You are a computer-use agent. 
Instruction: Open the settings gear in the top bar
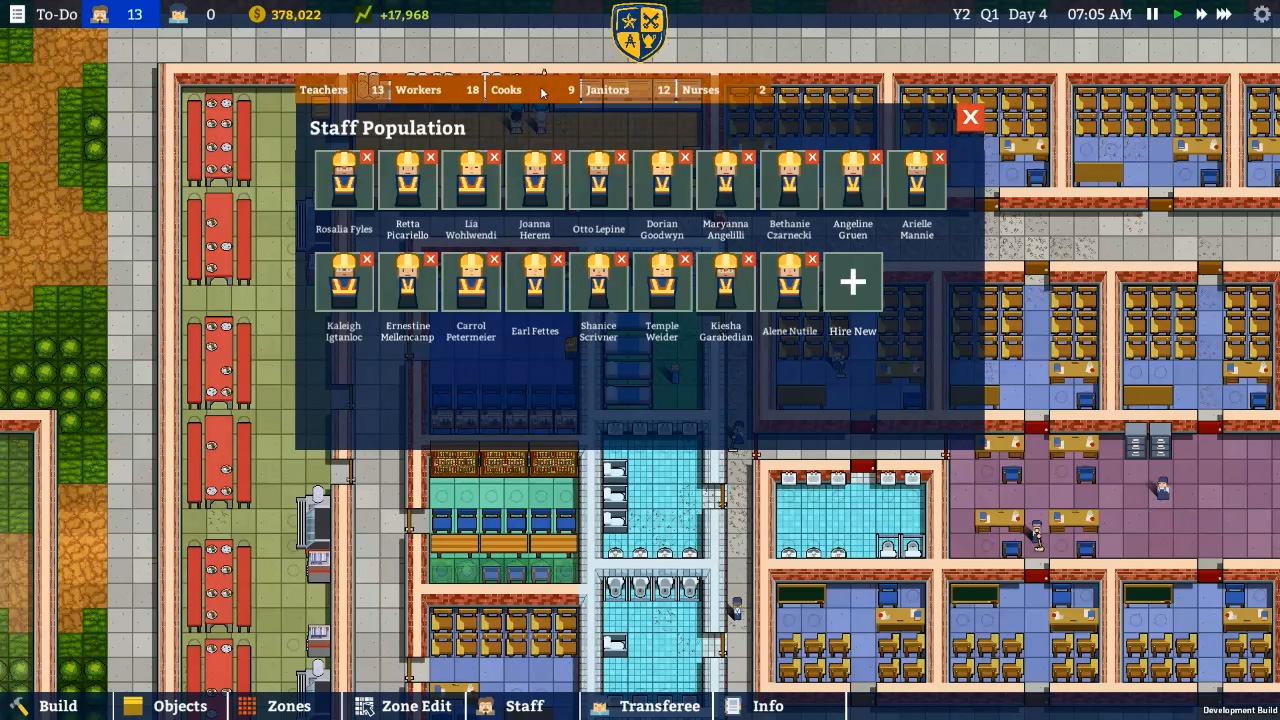point(1262,14)
